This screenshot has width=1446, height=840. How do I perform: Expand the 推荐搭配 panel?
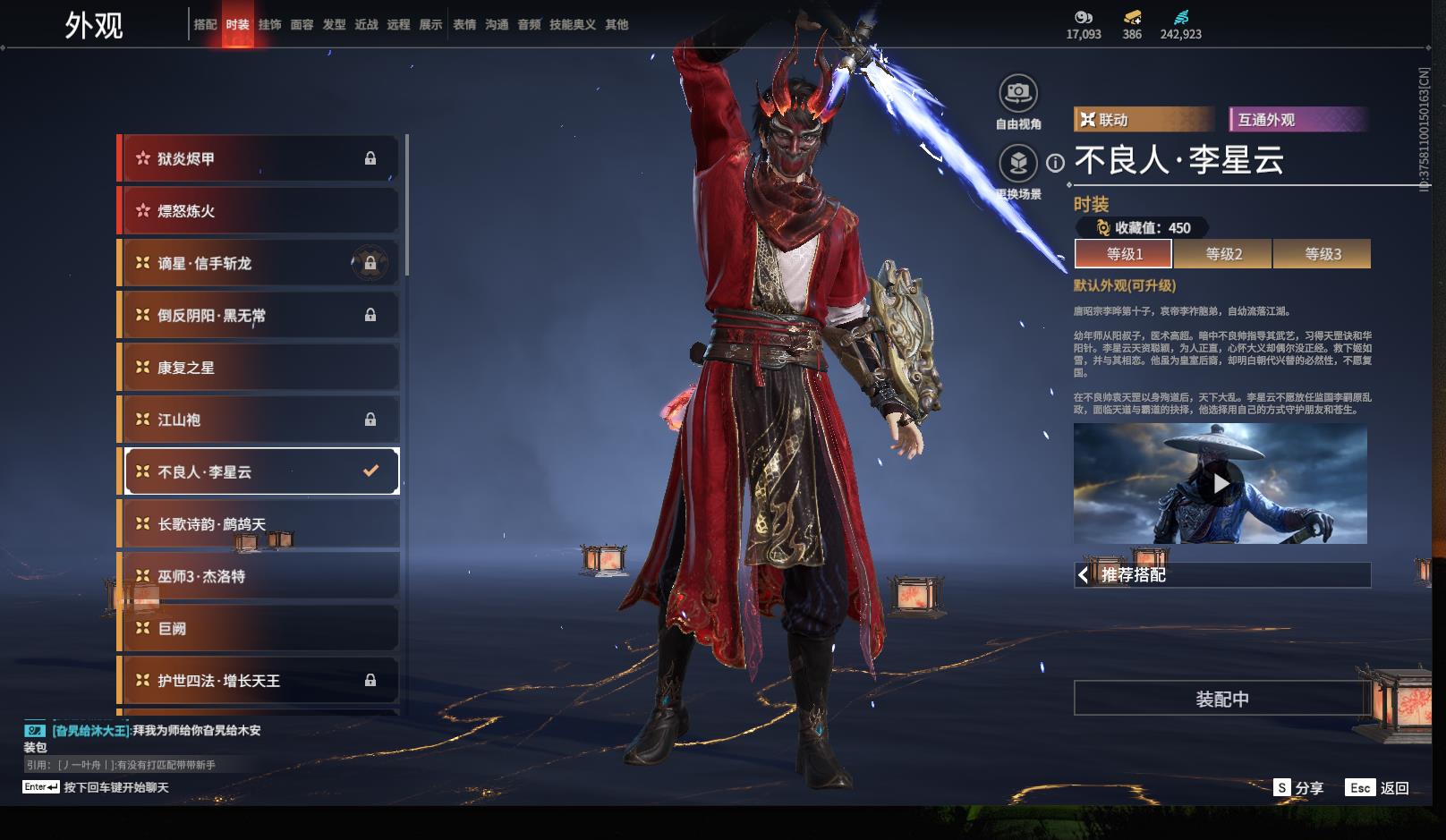coord(1221,575)
